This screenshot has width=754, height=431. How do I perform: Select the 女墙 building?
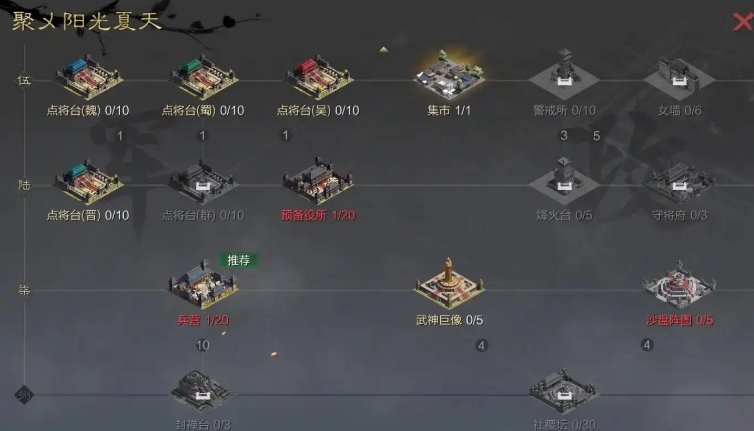pyautogui.click(x=679, y=76)
